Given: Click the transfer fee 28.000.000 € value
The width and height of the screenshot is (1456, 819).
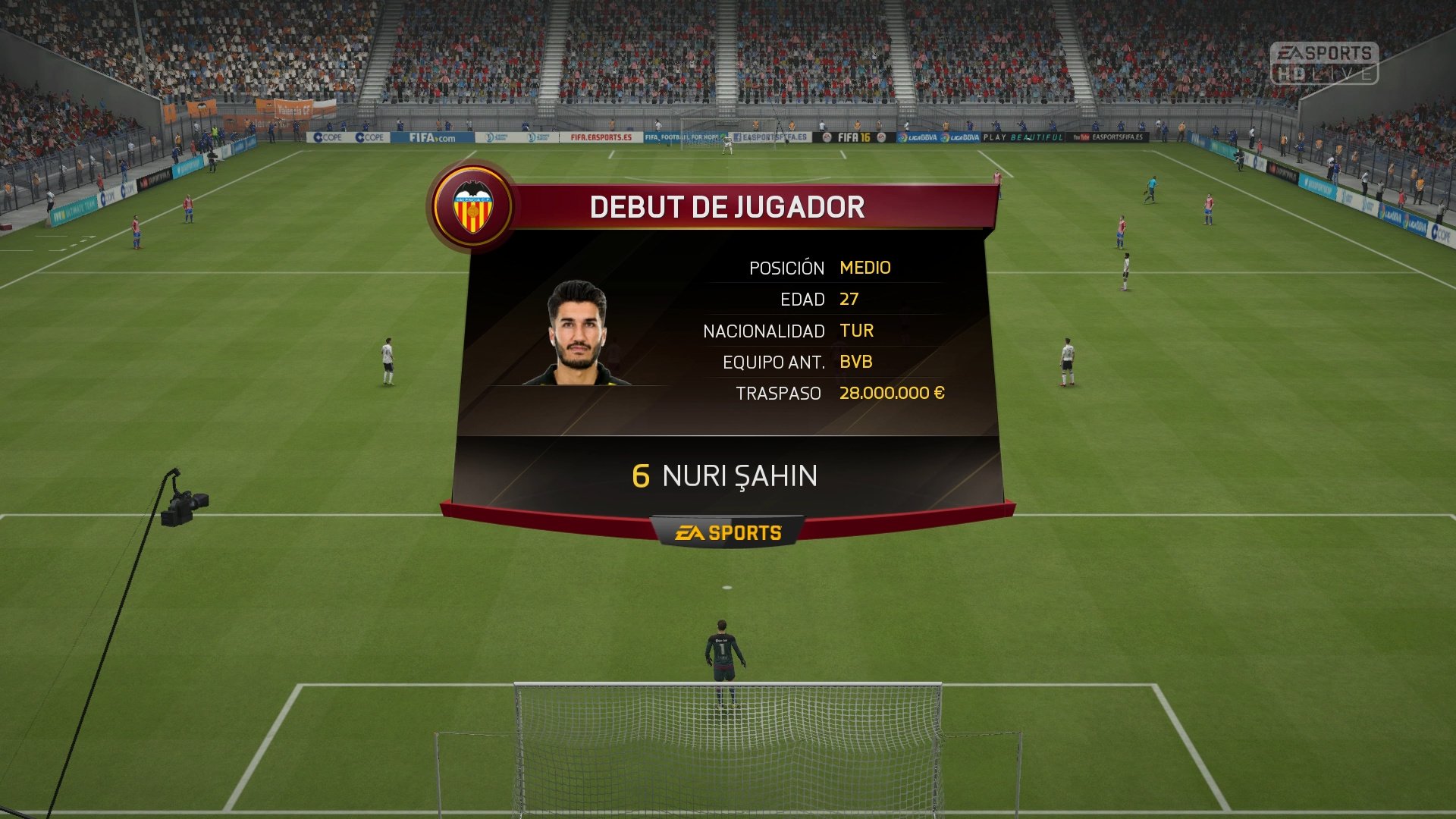Looking at the screenshot, I should [890, 393].
